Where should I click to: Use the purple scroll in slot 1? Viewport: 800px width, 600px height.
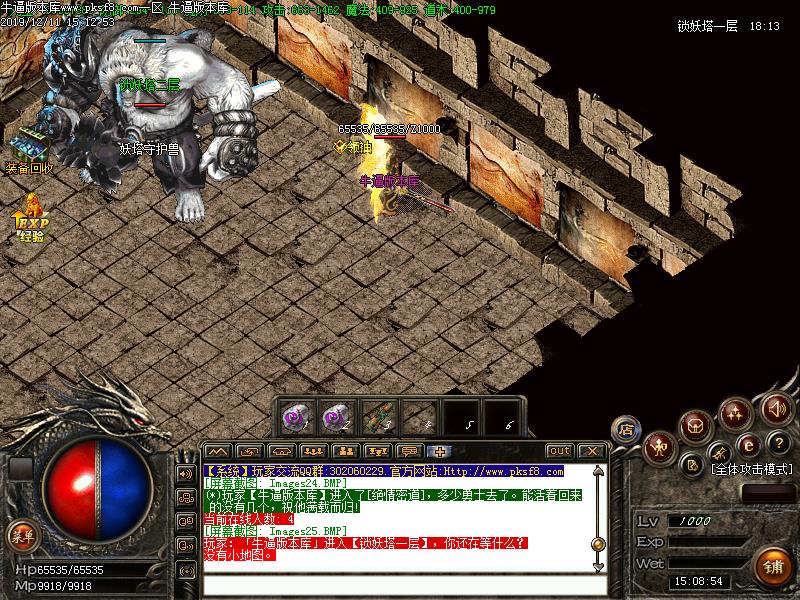295,415
